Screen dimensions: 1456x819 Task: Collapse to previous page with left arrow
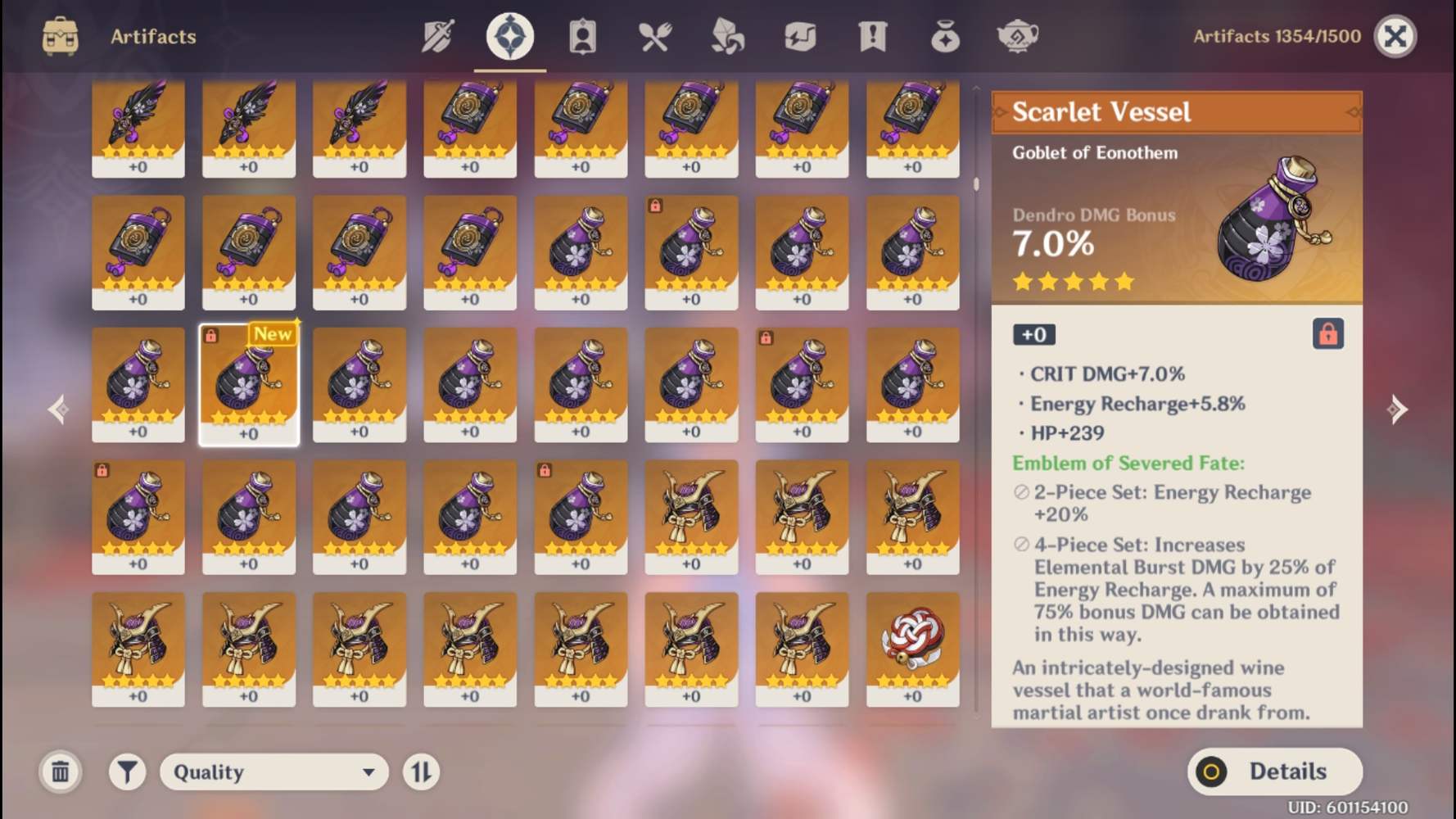pyautogui.click(x=57, y=409)
